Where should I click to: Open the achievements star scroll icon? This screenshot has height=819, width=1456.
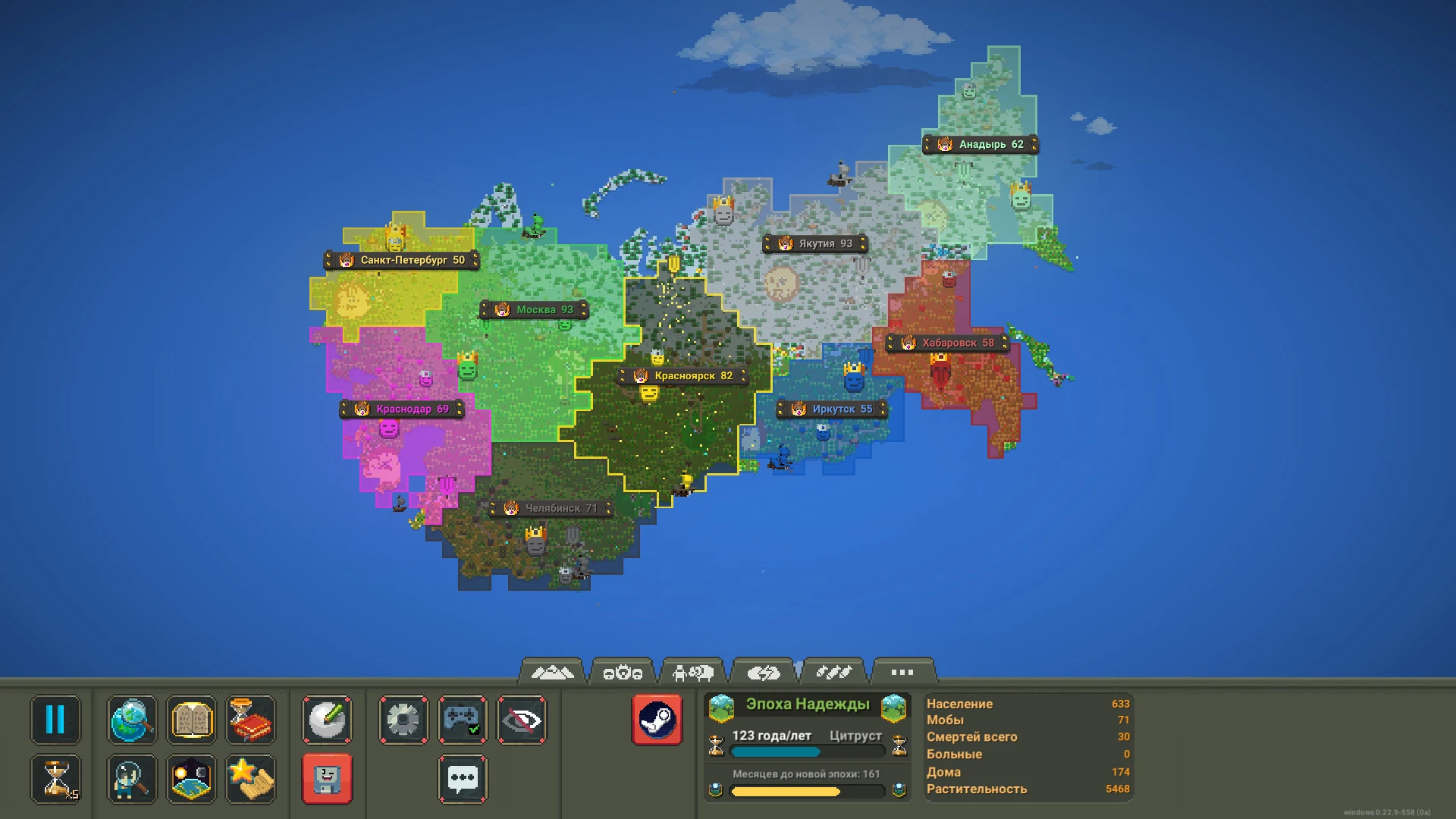coord(251,779)
